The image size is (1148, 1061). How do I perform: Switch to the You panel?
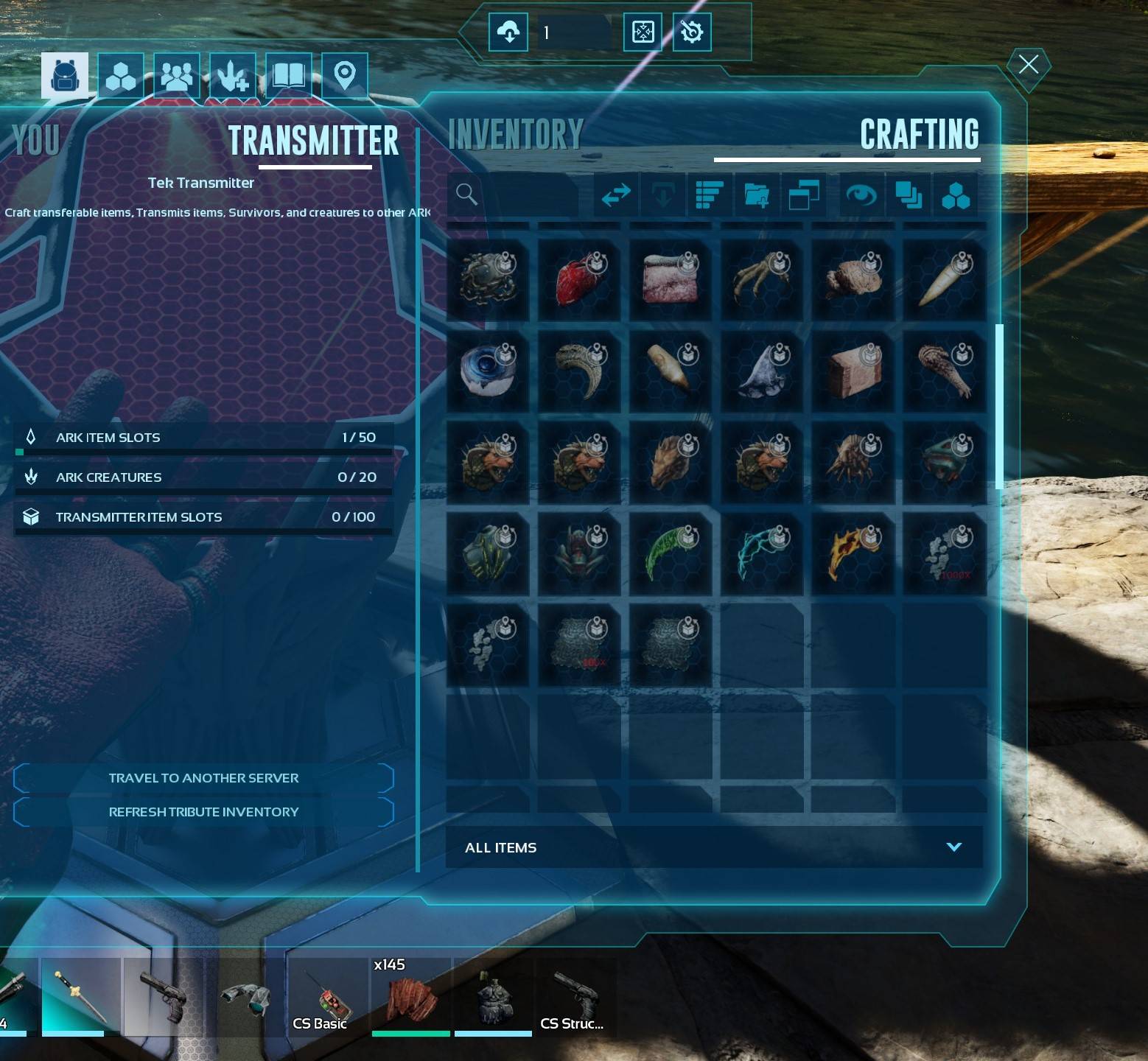36,140
